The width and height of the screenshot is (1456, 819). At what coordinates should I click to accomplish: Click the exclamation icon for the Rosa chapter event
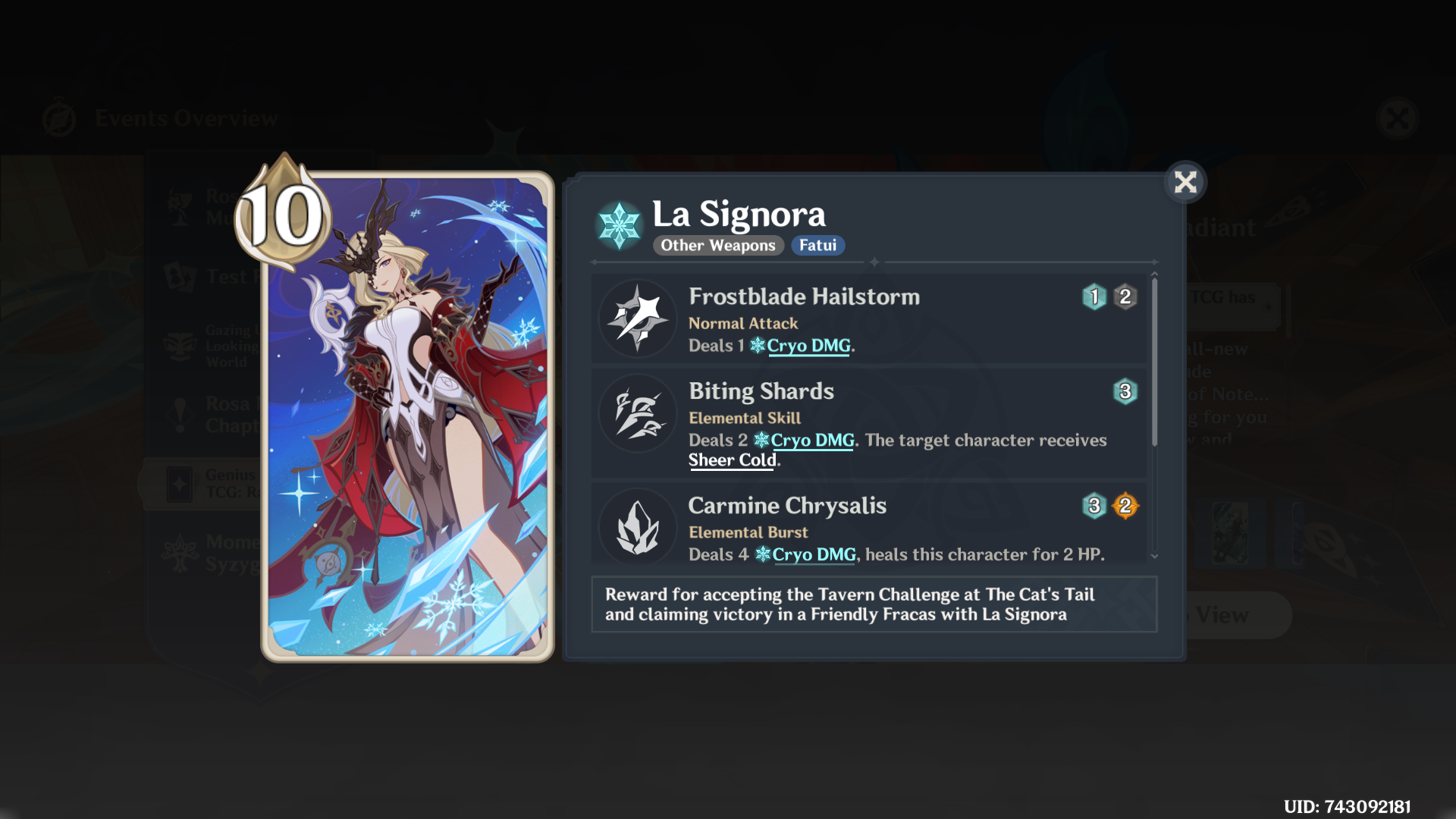[x=180, y=415]
